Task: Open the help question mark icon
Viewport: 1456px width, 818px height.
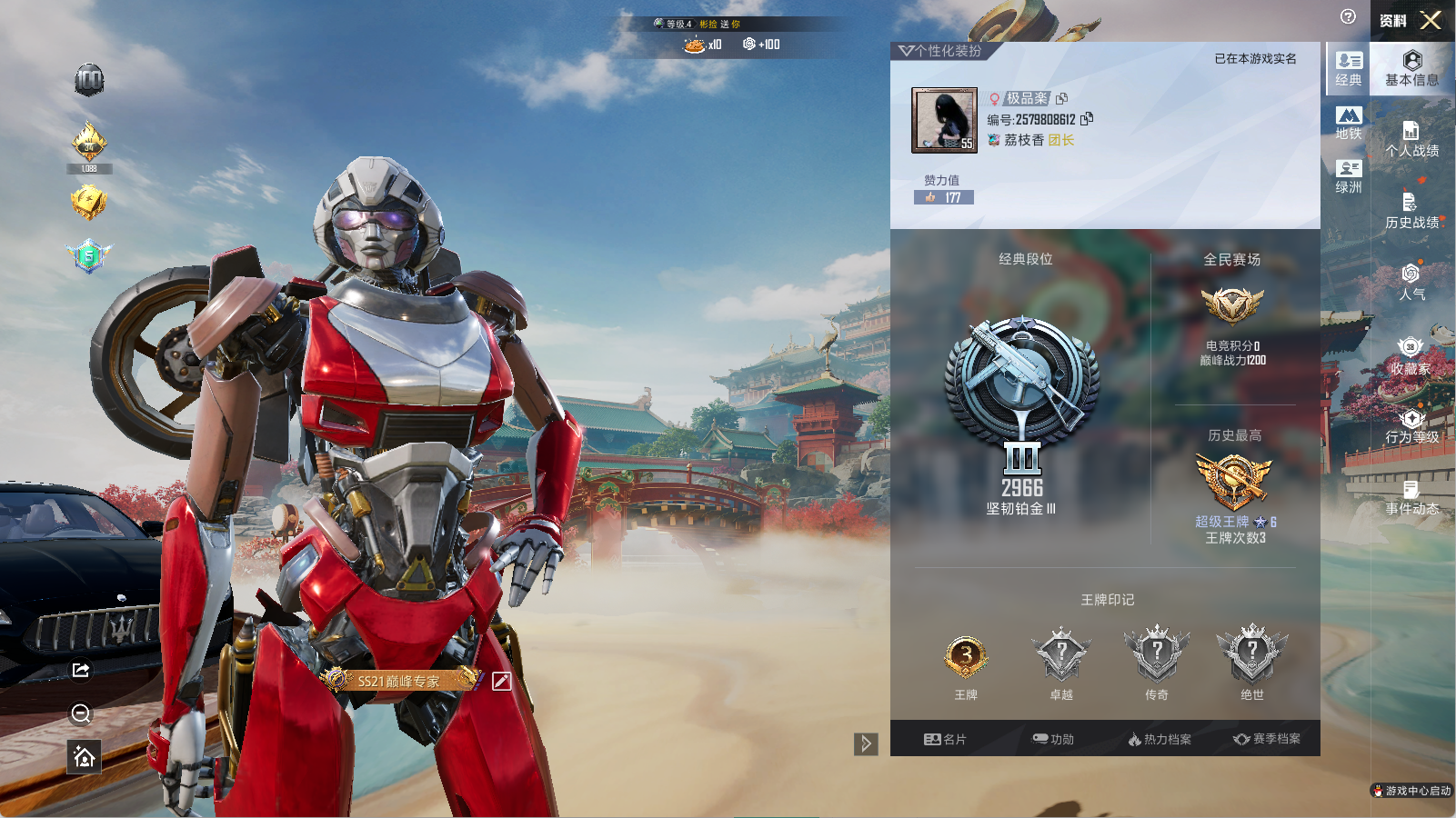Action: coord(1348,16)
